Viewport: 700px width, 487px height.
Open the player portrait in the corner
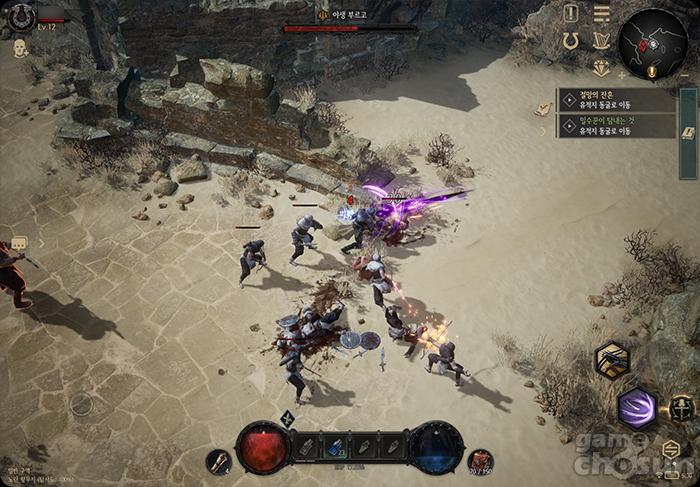point(21,16)
